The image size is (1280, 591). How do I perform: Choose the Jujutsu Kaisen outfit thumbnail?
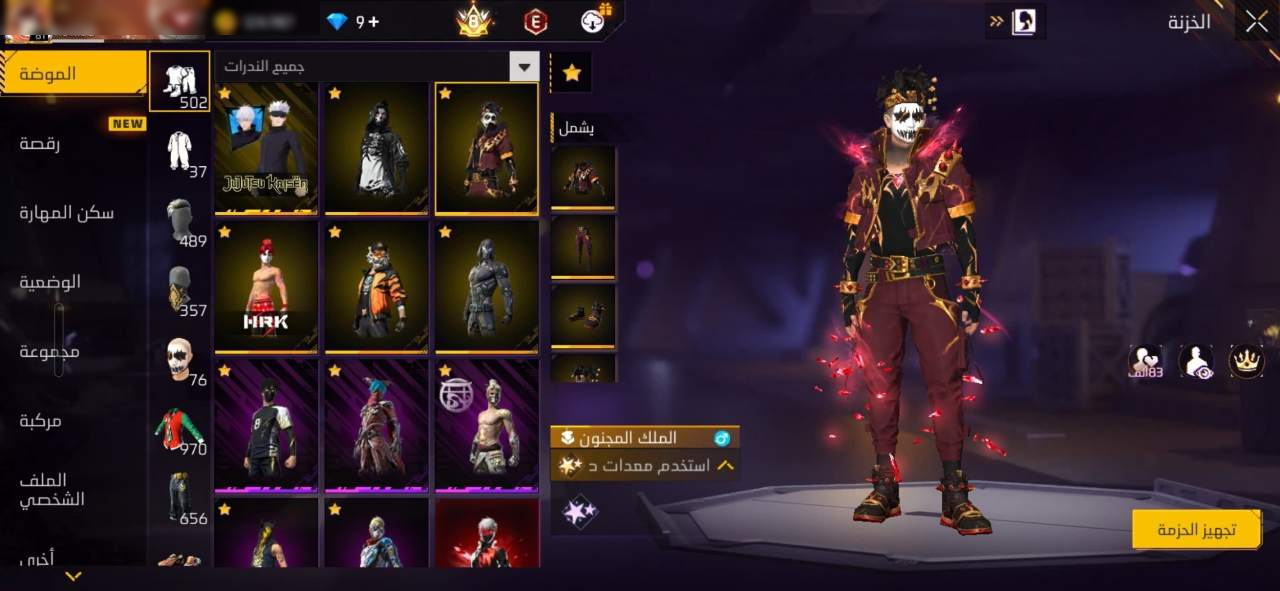tap(266, 148)
